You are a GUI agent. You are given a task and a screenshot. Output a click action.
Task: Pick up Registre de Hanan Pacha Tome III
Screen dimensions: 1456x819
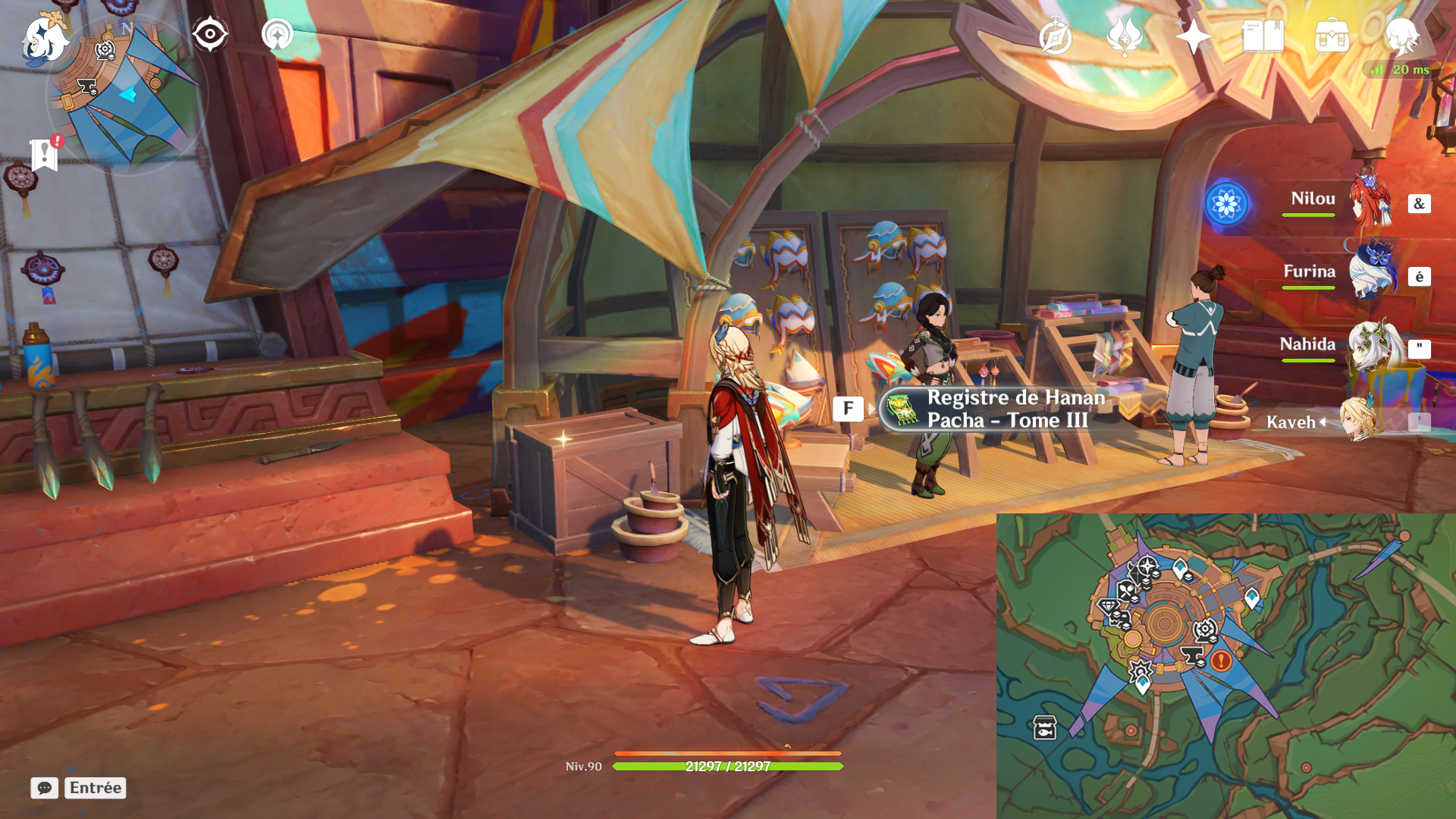pos(993,409)
